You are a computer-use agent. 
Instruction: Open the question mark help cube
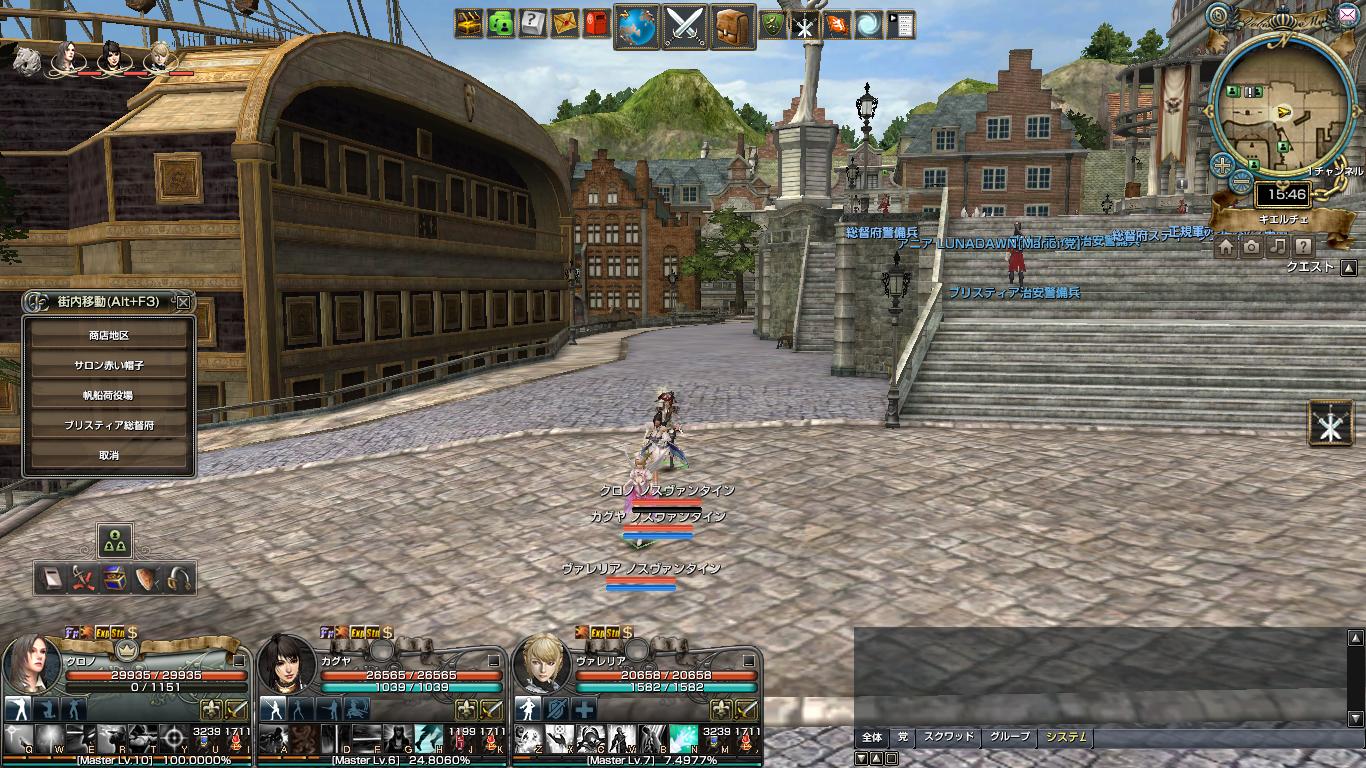click(533, 24)
